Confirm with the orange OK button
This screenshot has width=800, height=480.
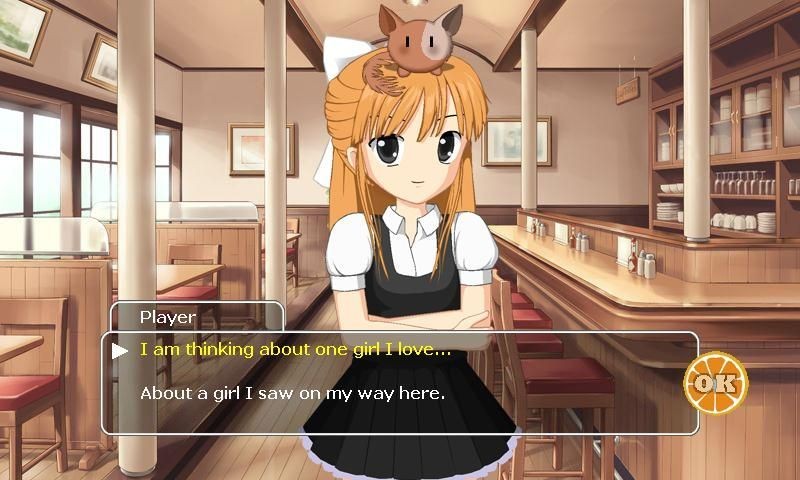pyautogui.click(x=715, y=382)
